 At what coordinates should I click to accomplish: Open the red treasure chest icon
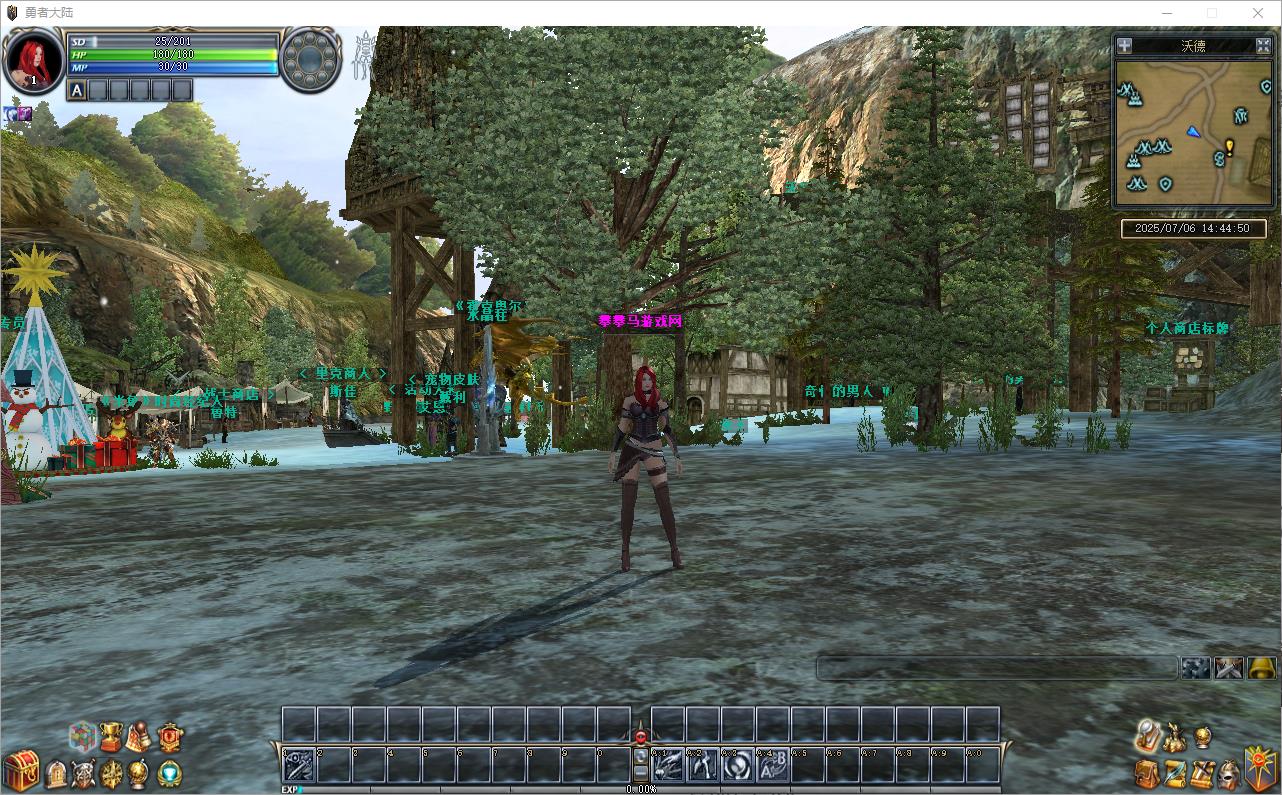(x=20, y=770)
